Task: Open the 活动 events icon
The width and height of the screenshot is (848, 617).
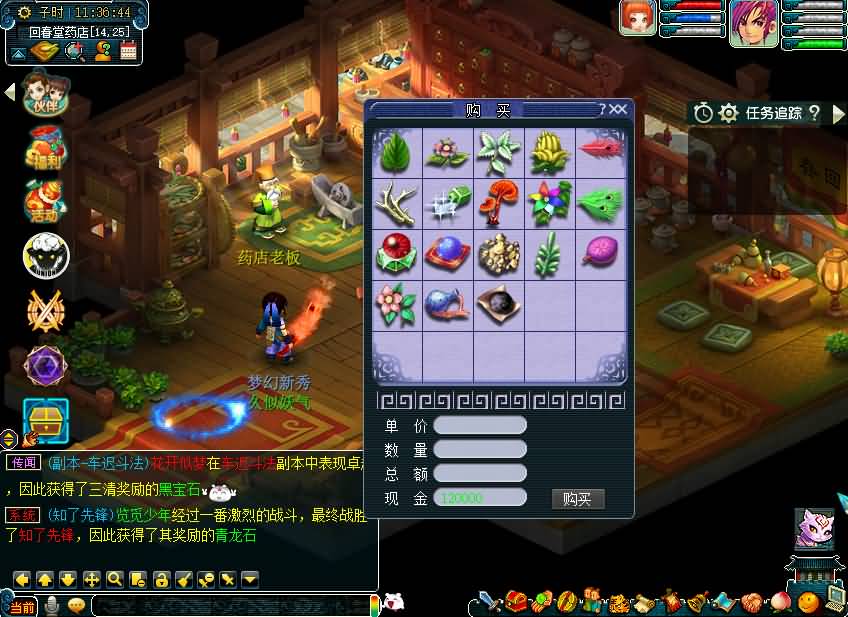Action: click(45, 200)
